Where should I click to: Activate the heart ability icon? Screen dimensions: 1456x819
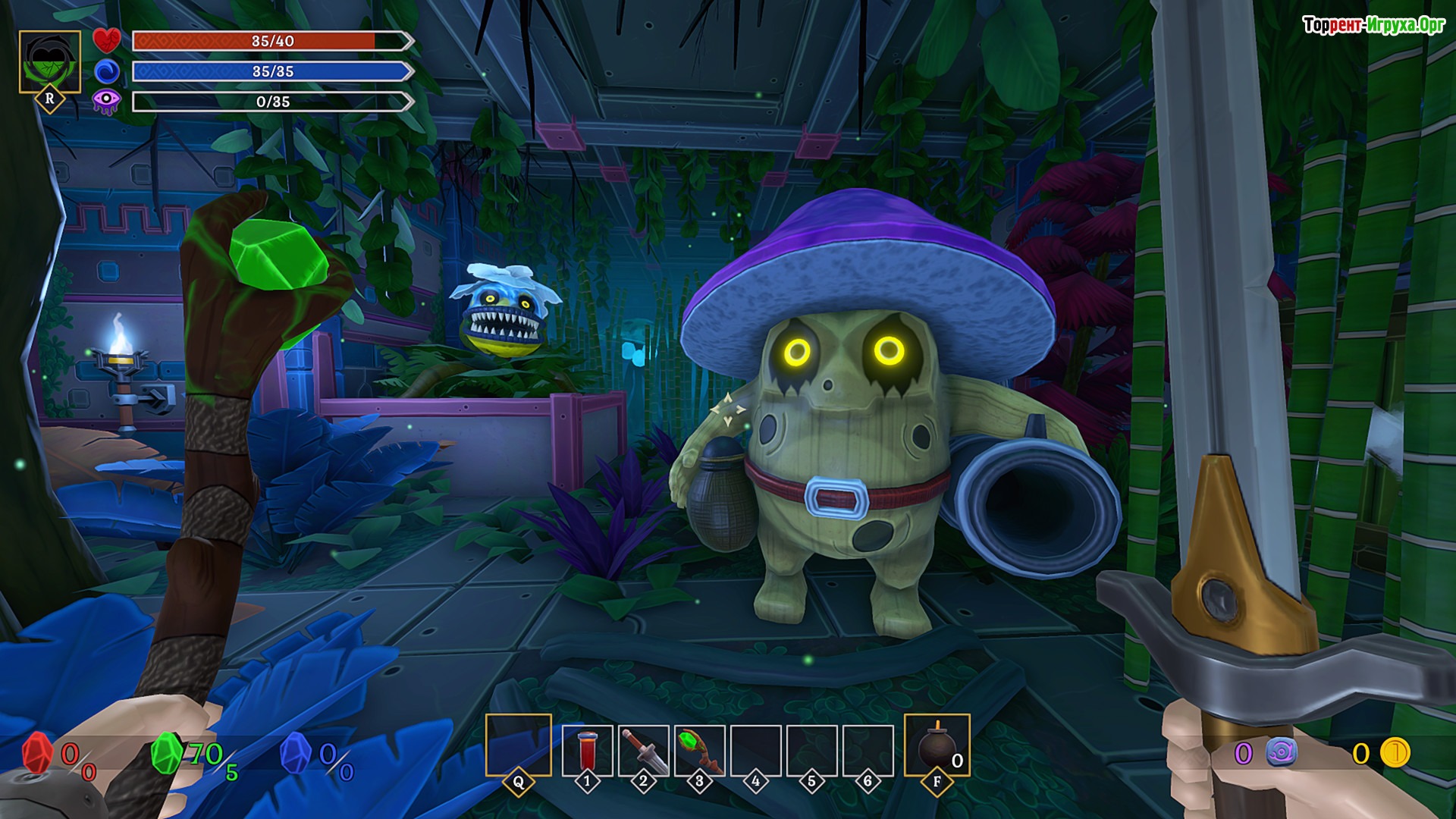click(107, 40)
